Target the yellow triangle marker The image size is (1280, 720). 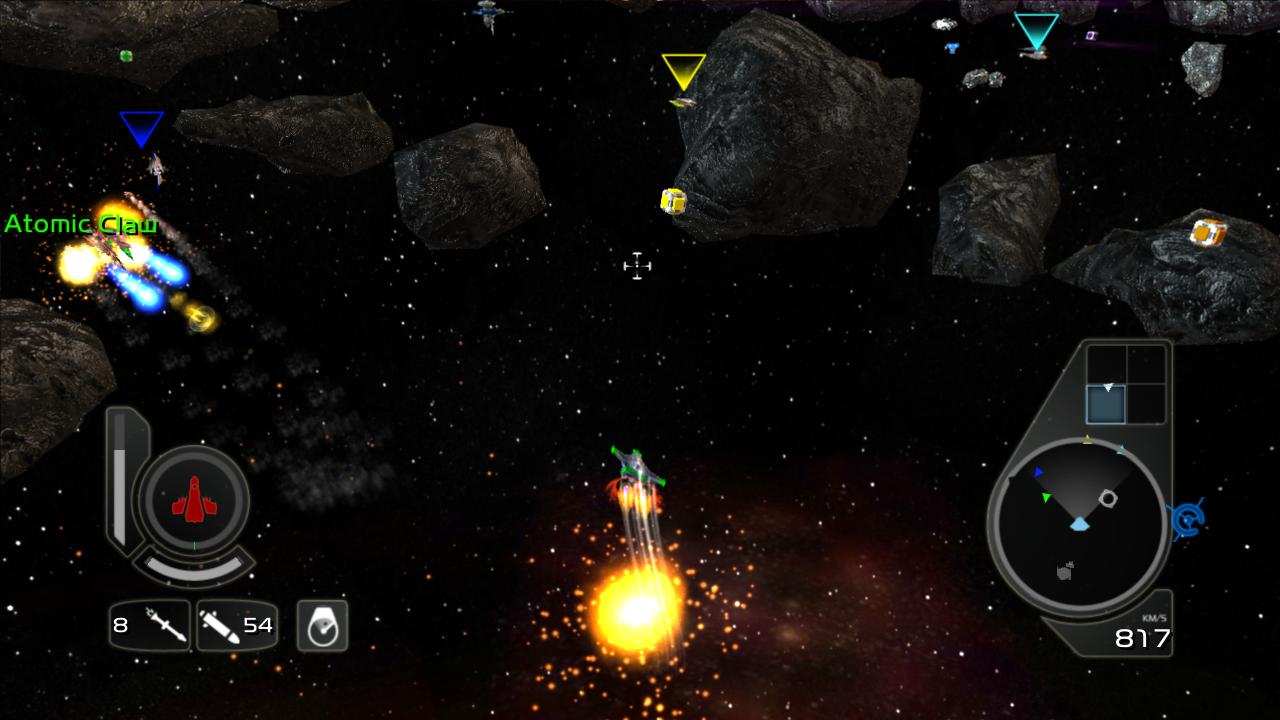[684, 70]
